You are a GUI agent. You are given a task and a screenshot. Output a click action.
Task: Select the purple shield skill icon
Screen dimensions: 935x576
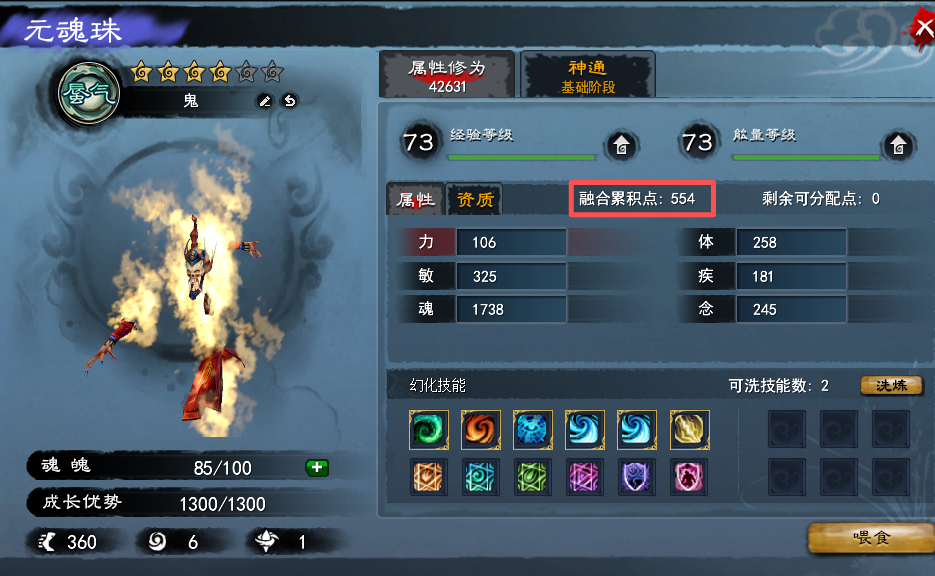(637, 477)
